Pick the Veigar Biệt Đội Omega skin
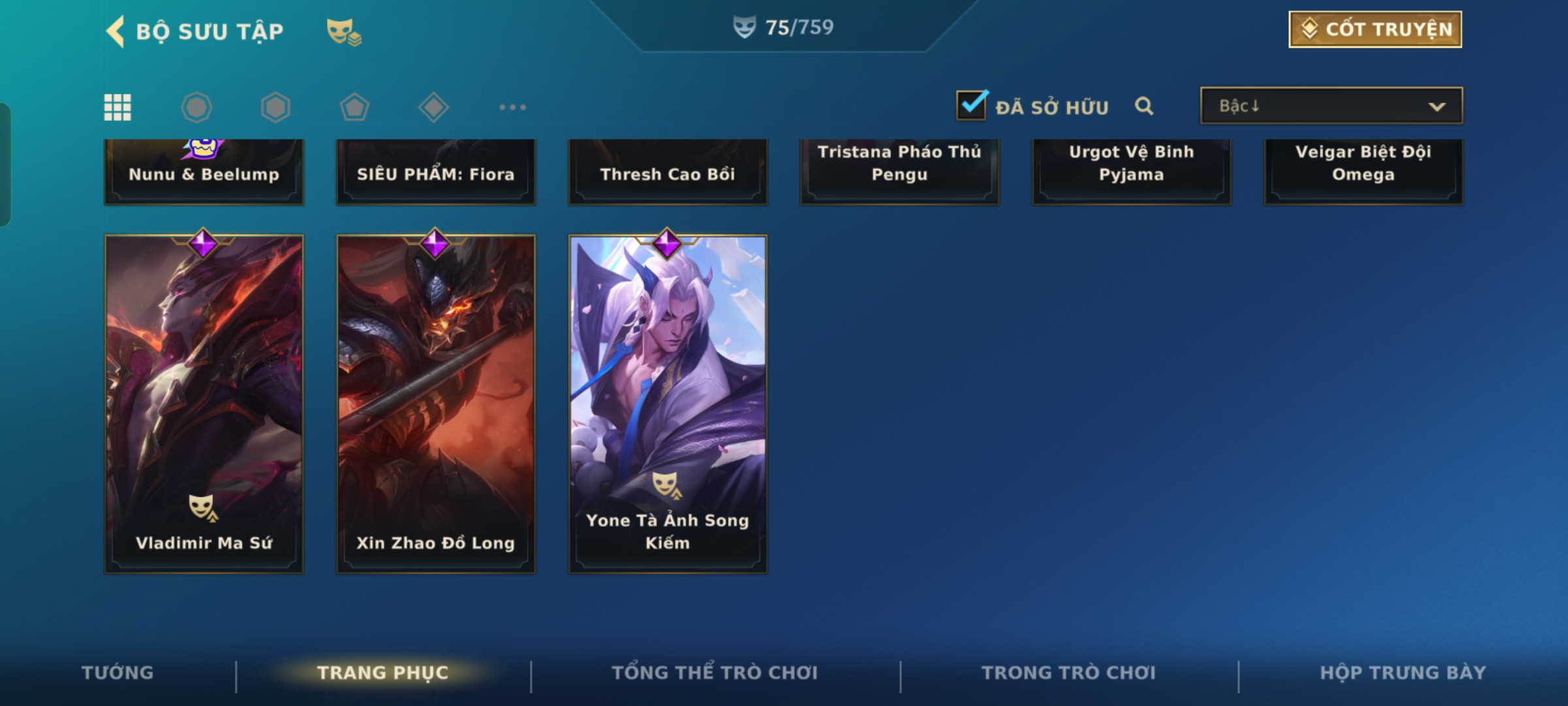This screenshot has width=1568, height=706. click(x=1364, y=171)
